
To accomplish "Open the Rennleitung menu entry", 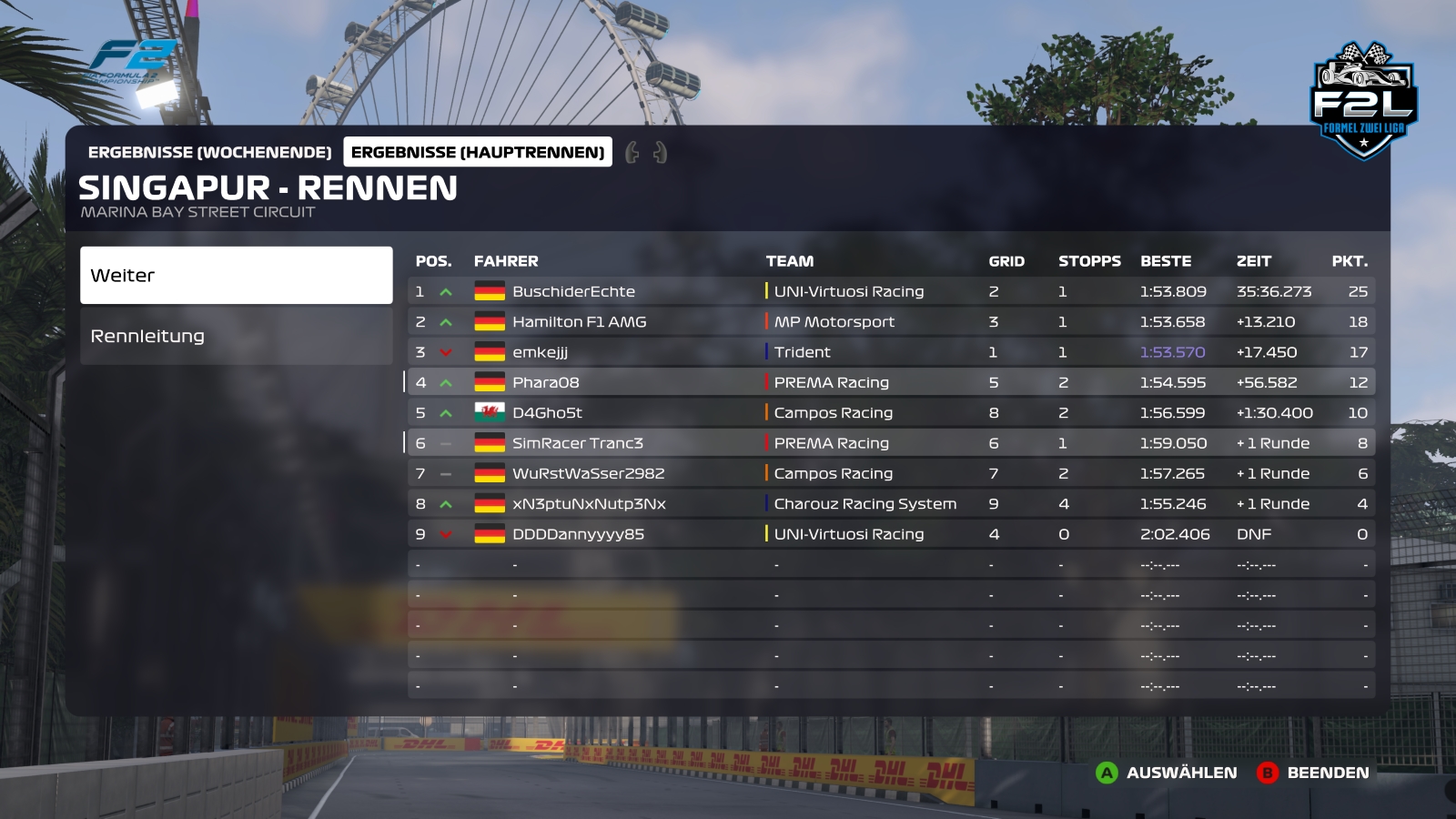I will click(x=236, y=336).
